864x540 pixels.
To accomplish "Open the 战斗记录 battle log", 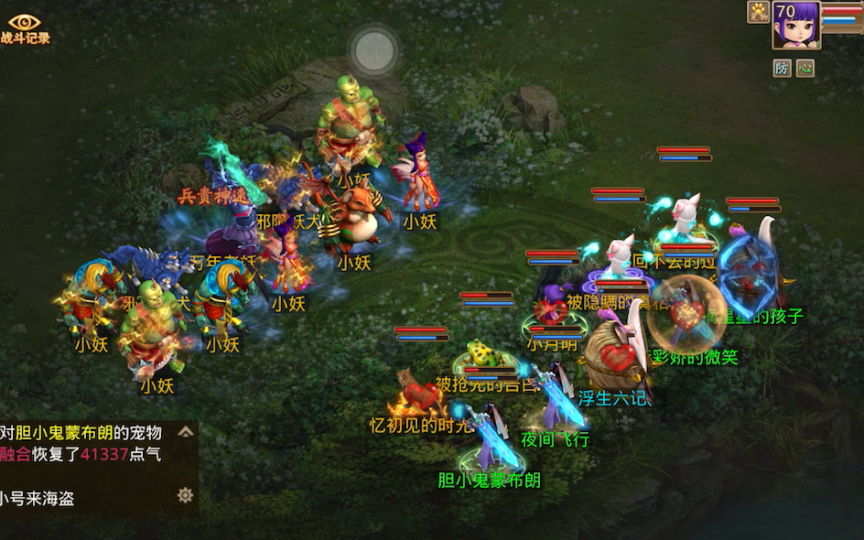I will [24, 28].
